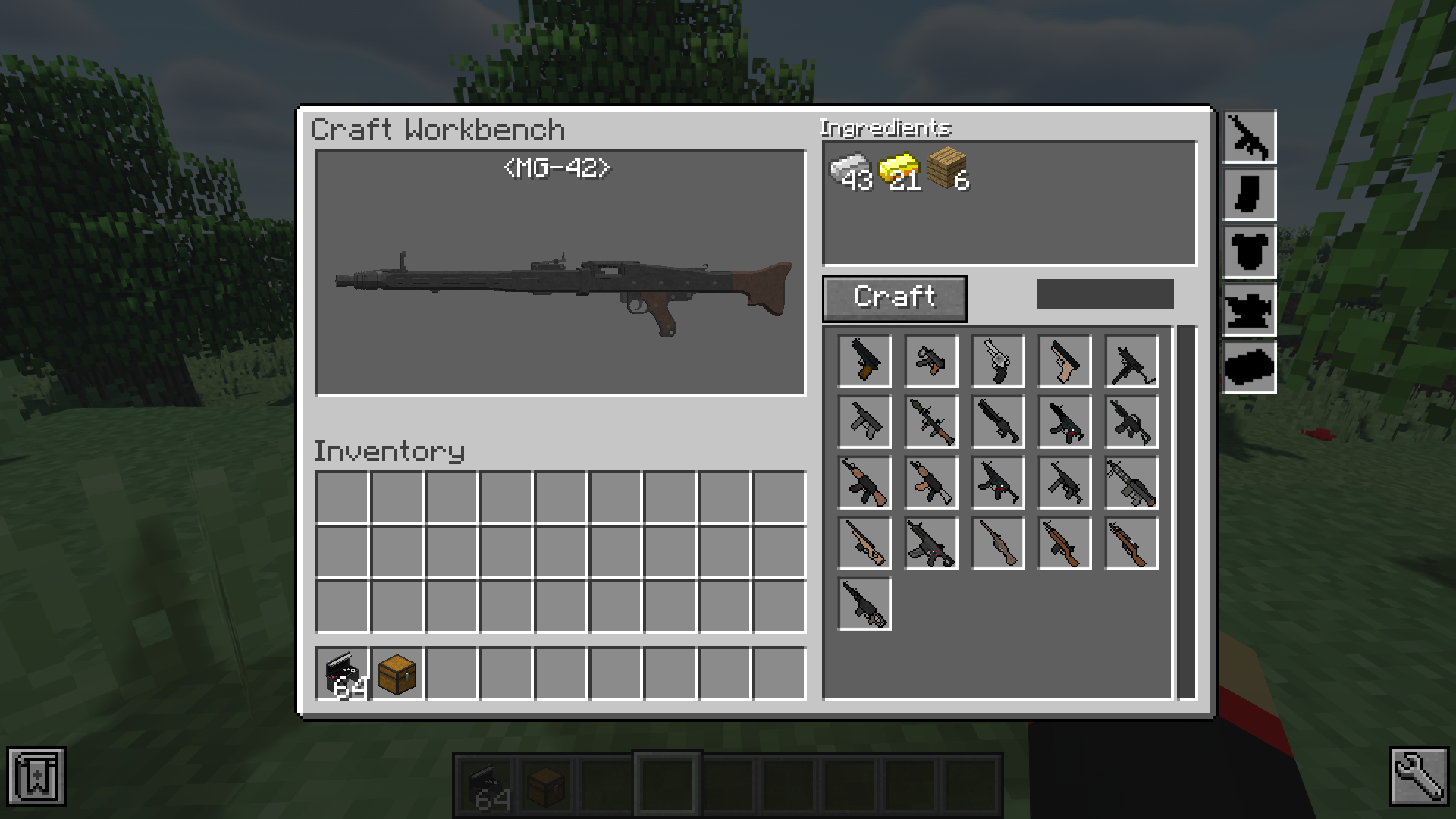Open the anvil category tab
The image size is (1456, 819).
(x=1250, y=310)
